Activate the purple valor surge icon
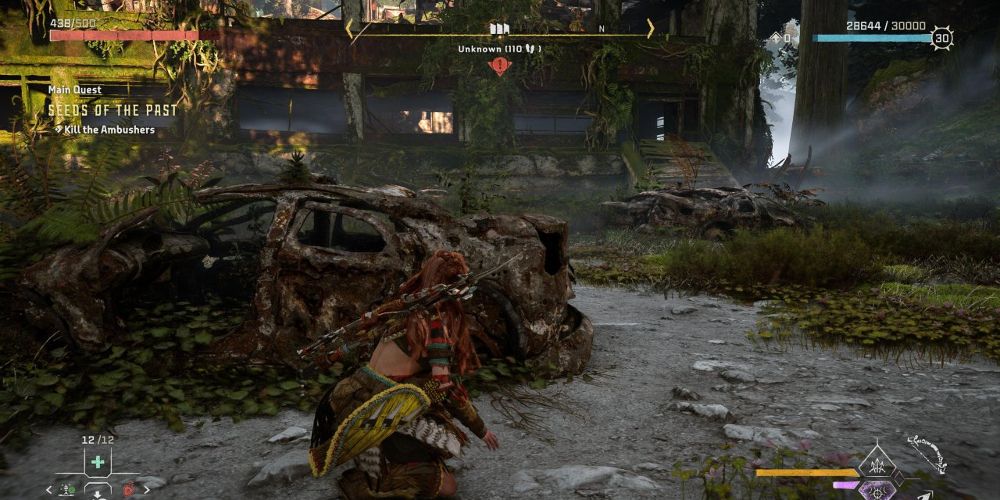Viewport: 1000px width, 500px height. (x=878, y=490)
